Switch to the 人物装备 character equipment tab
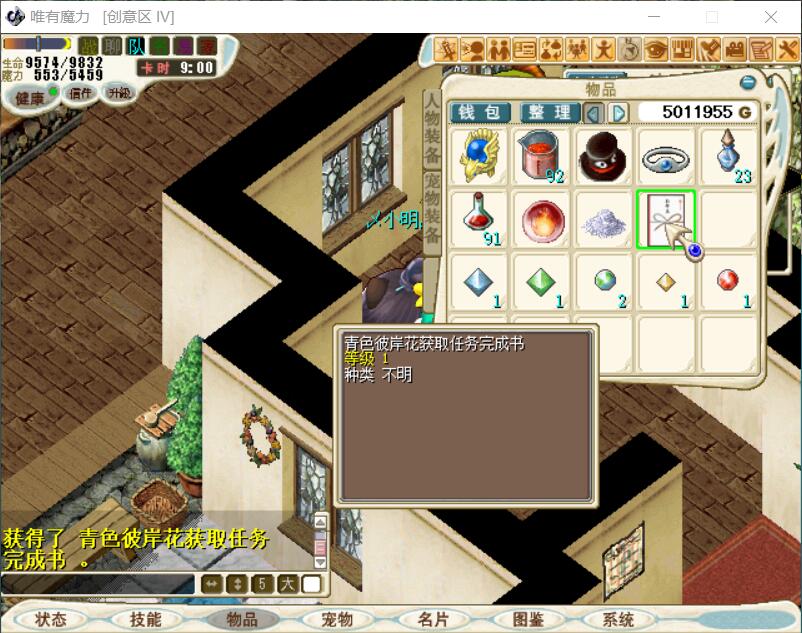 pos(432,129)
